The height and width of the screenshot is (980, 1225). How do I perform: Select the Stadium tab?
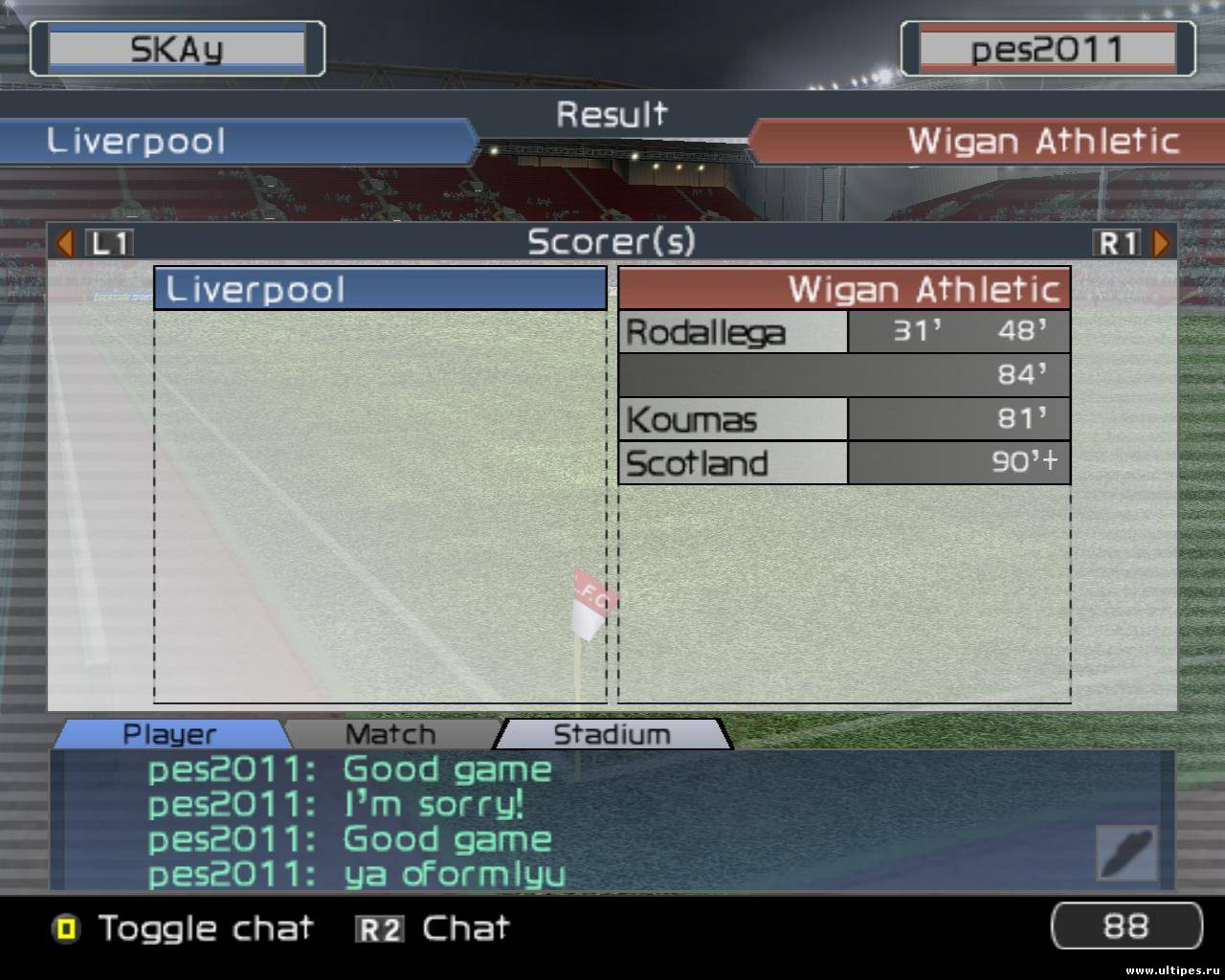pos(612,734)
